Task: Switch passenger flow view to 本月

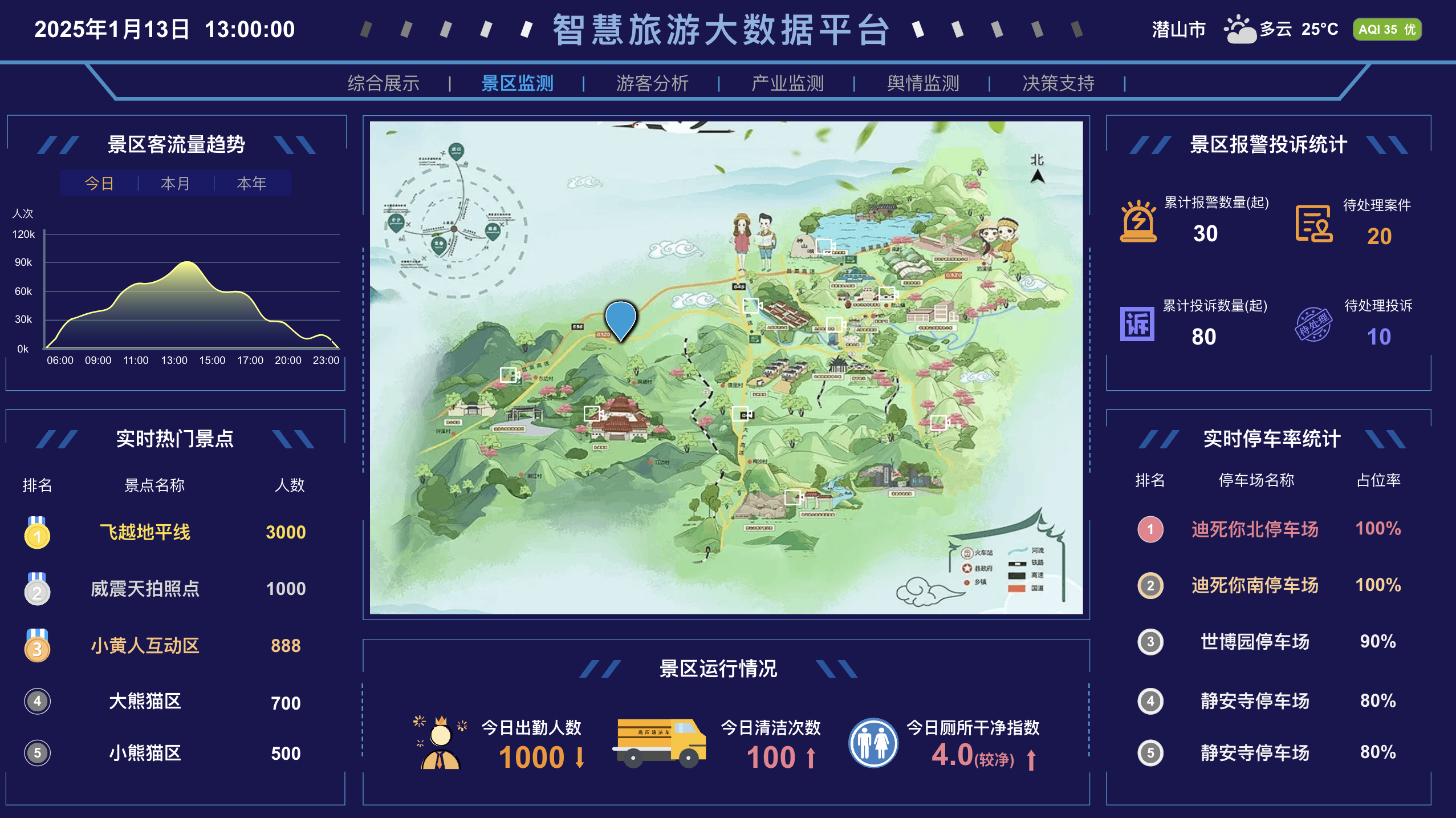Action: [x=175, y=183]
